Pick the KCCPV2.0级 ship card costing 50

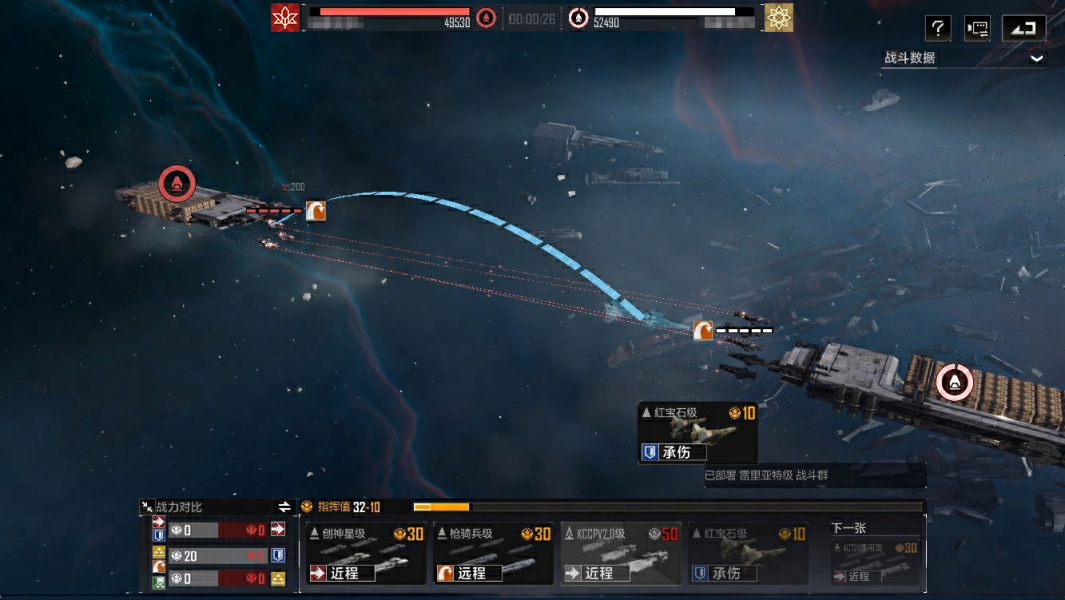(621, 553)
